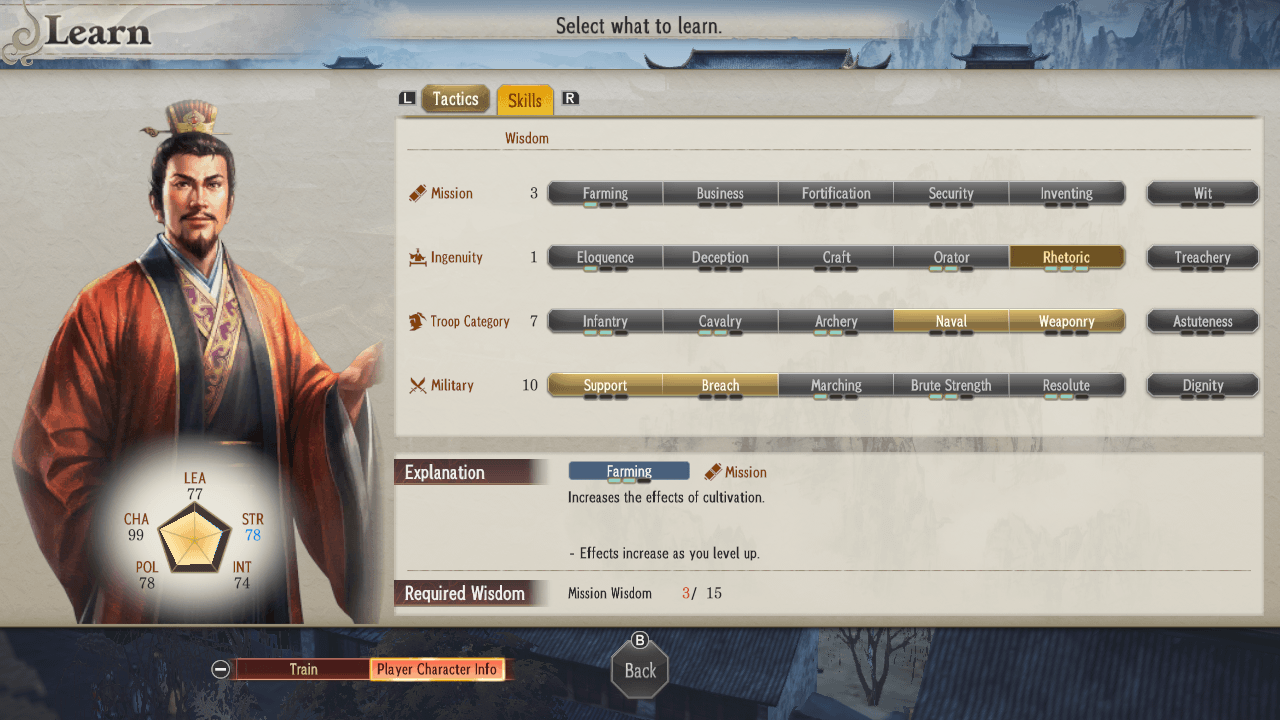Go back using the Back button
Screen dimensions: 1280x720
640,670
